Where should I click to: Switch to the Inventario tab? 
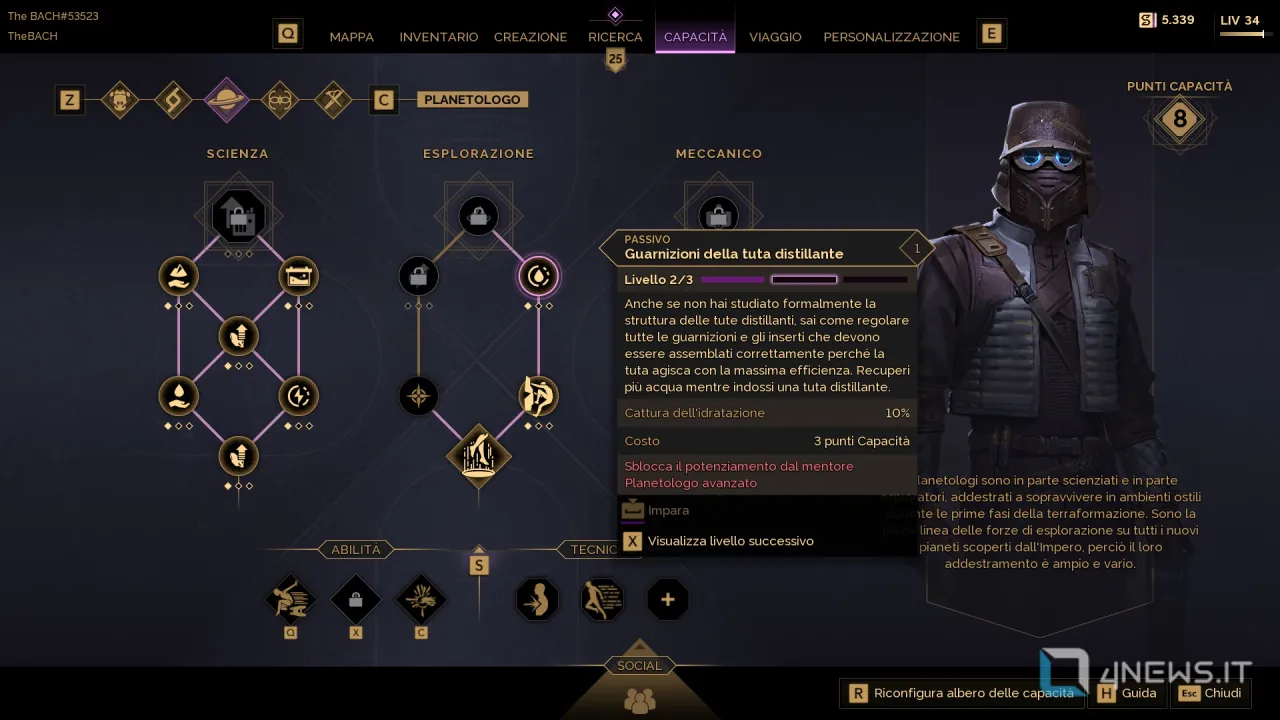tap(438, 37)
